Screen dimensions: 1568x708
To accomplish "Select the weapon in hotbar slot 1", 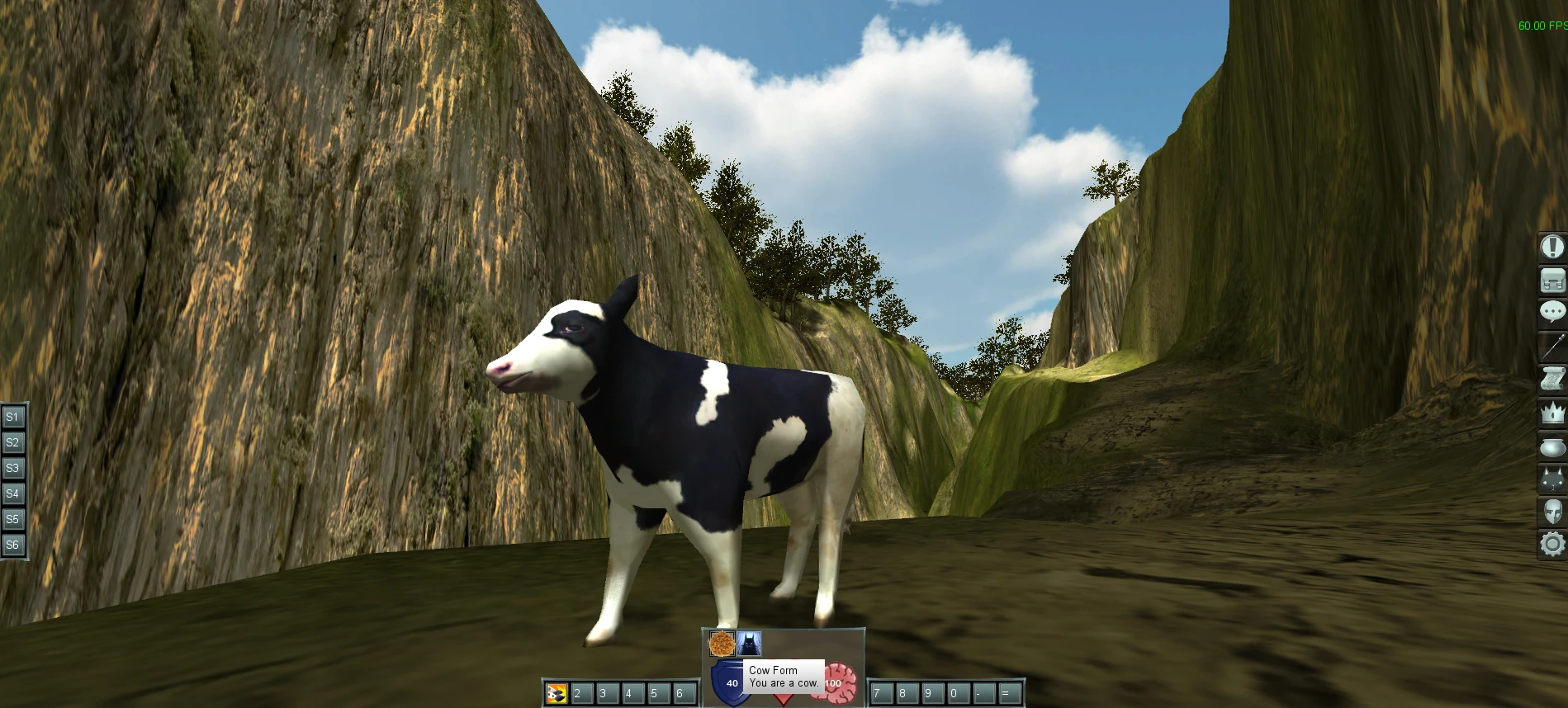I will point(555,691).
